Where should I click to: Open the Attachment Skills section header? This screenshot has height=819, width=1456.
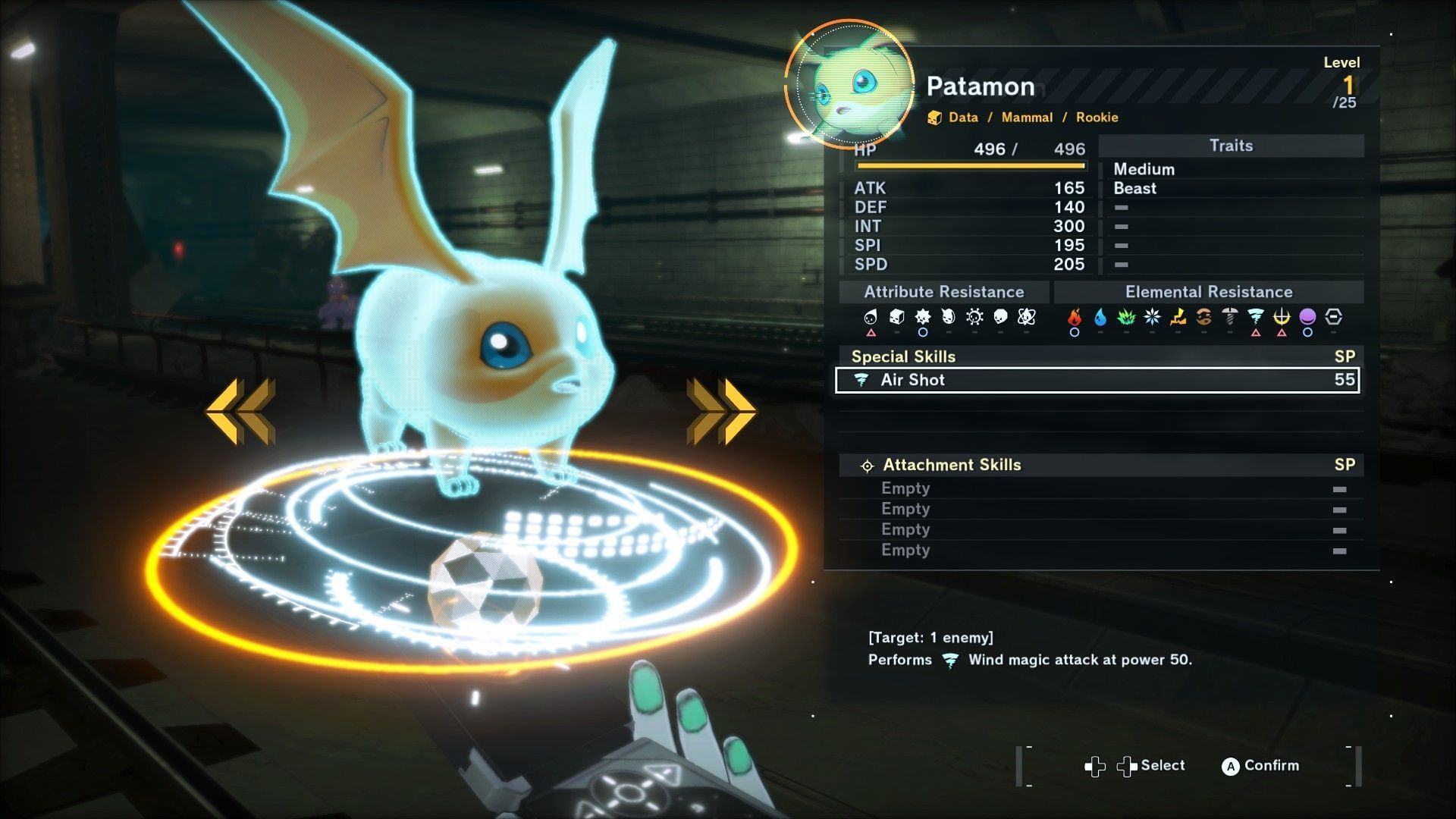coord(951,465)
